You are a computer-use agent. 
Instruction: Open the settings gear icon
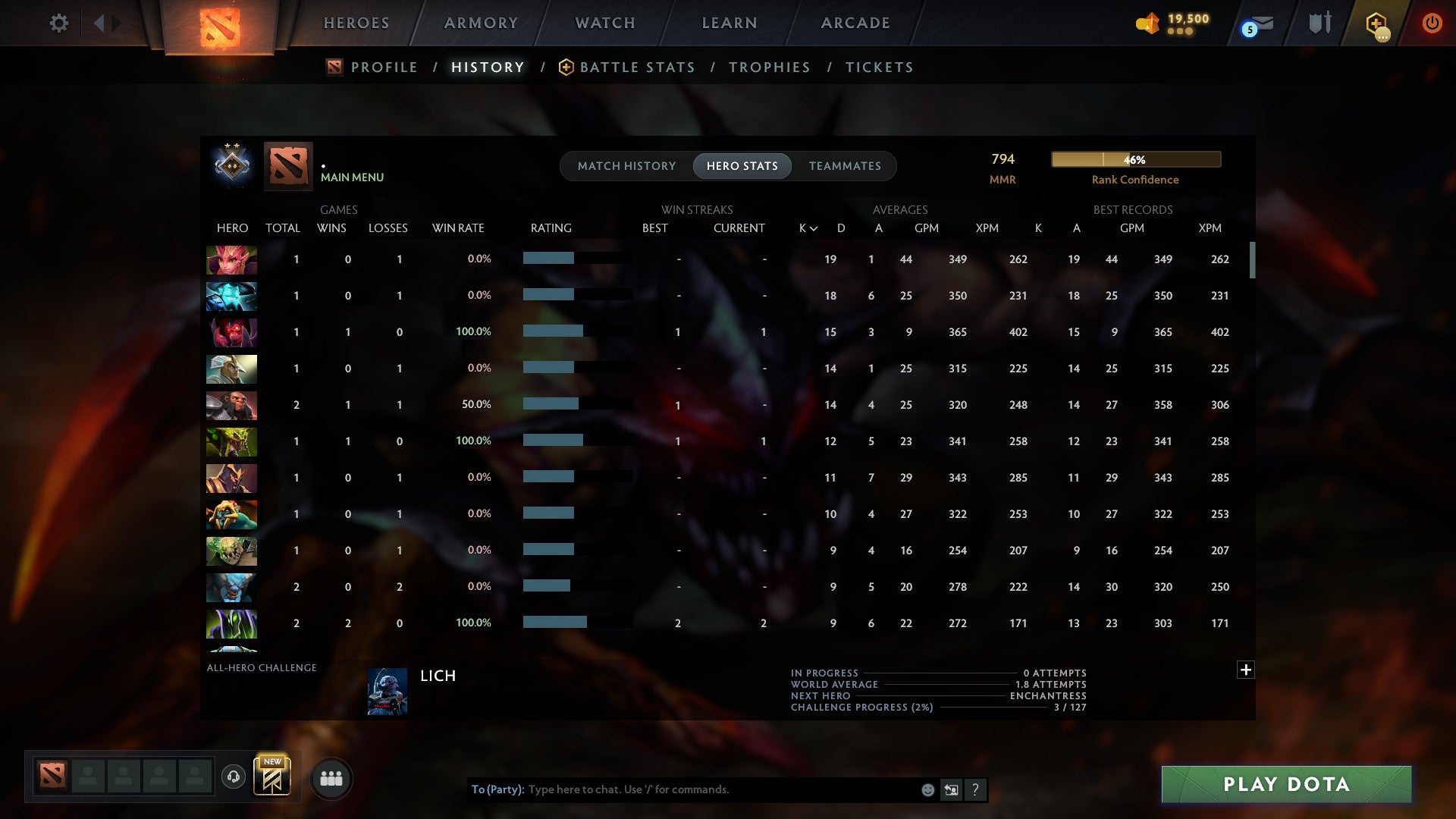(x=59, y=23)
